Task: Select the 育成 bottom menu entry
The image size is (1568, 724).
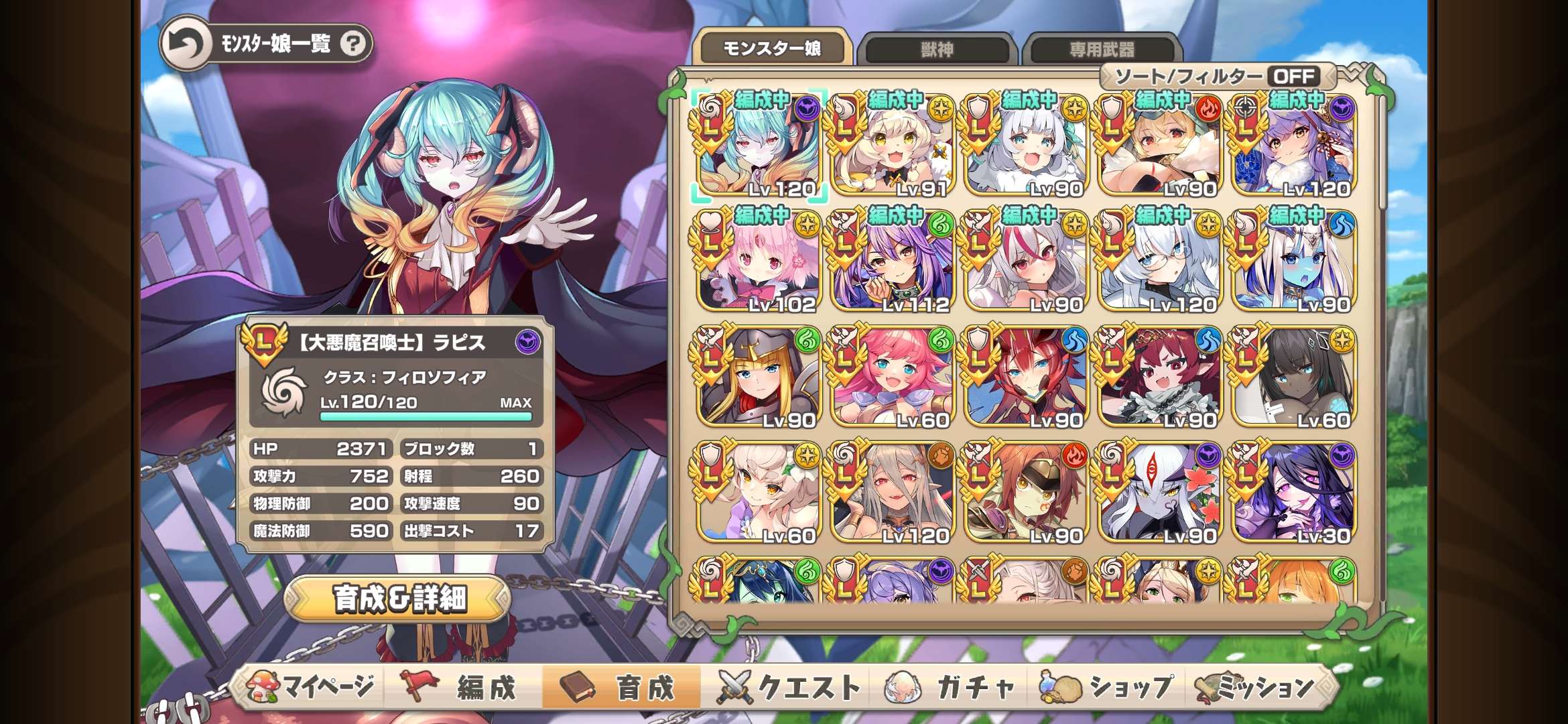Action: tap(620, 687)
